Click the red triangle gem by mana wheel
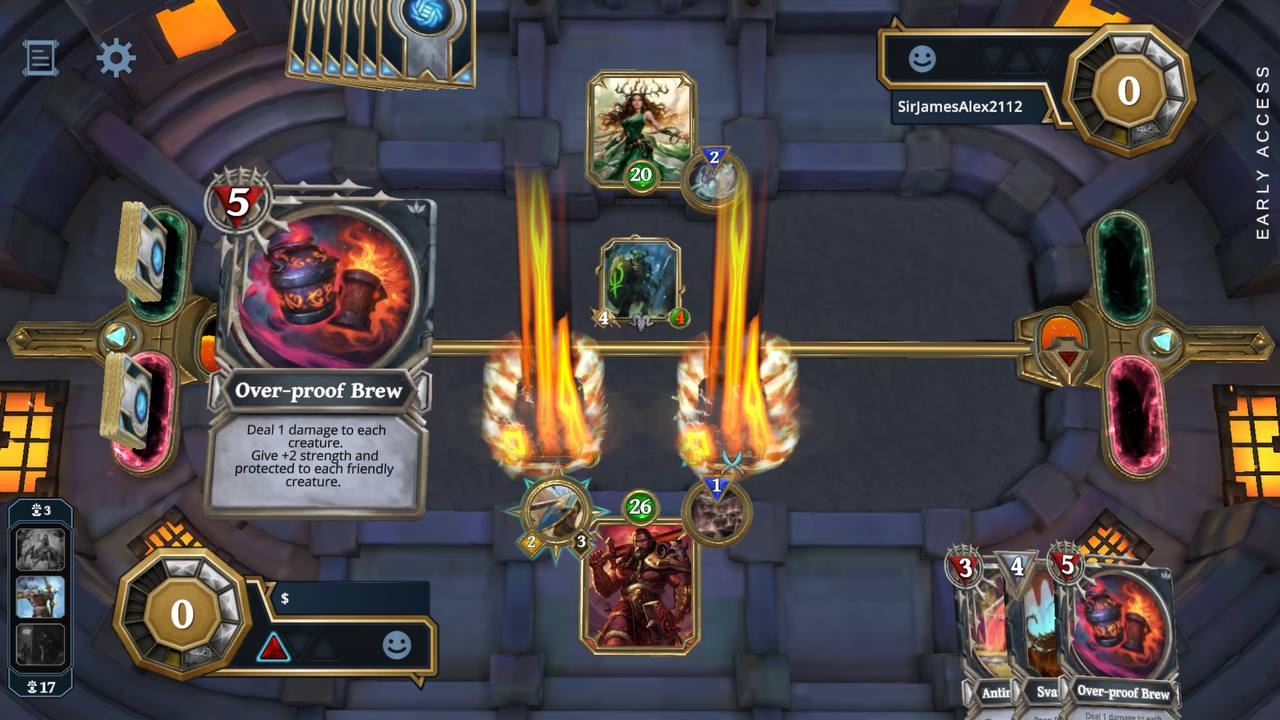1280x720 pixels. tap(273, 647)
